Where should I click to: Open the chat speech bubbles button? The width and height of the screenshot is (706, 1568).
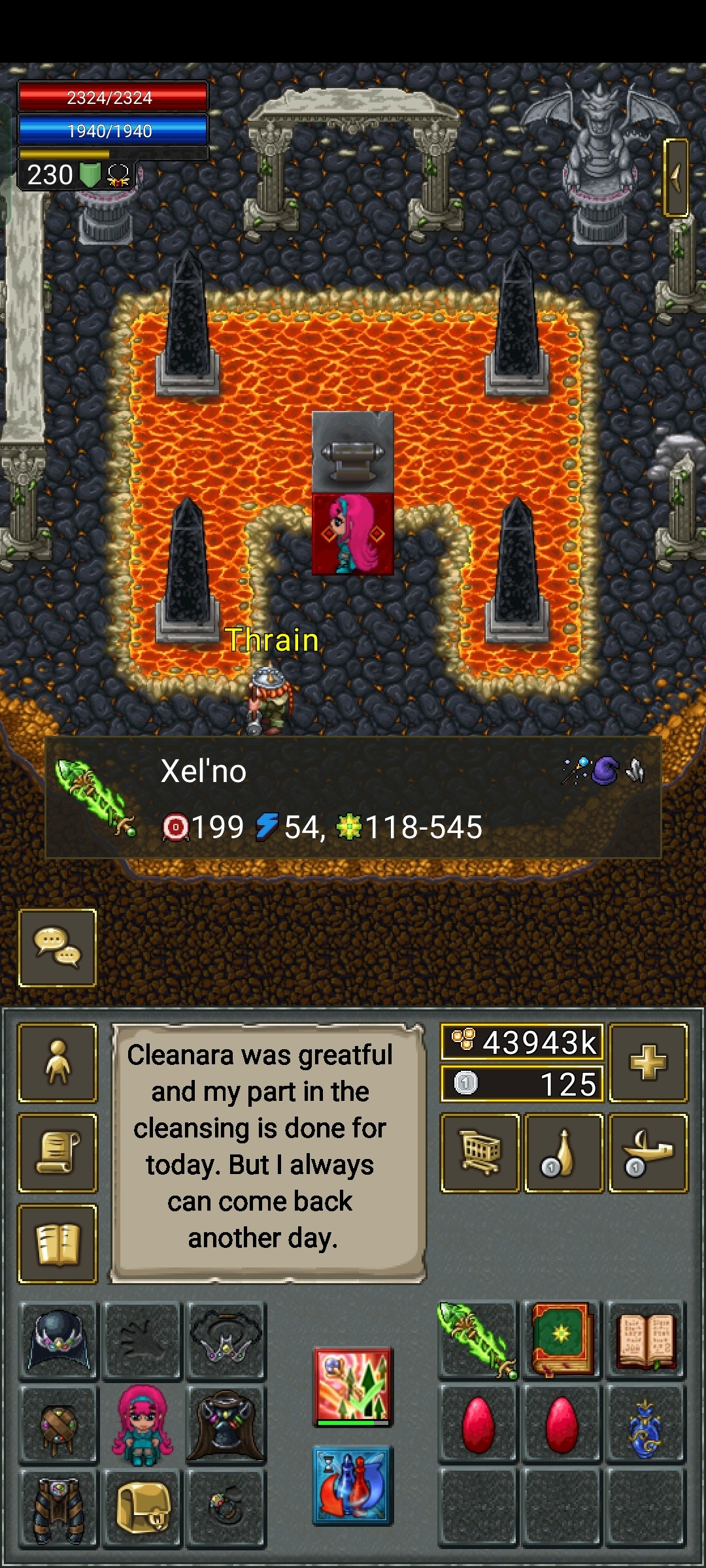58,947
